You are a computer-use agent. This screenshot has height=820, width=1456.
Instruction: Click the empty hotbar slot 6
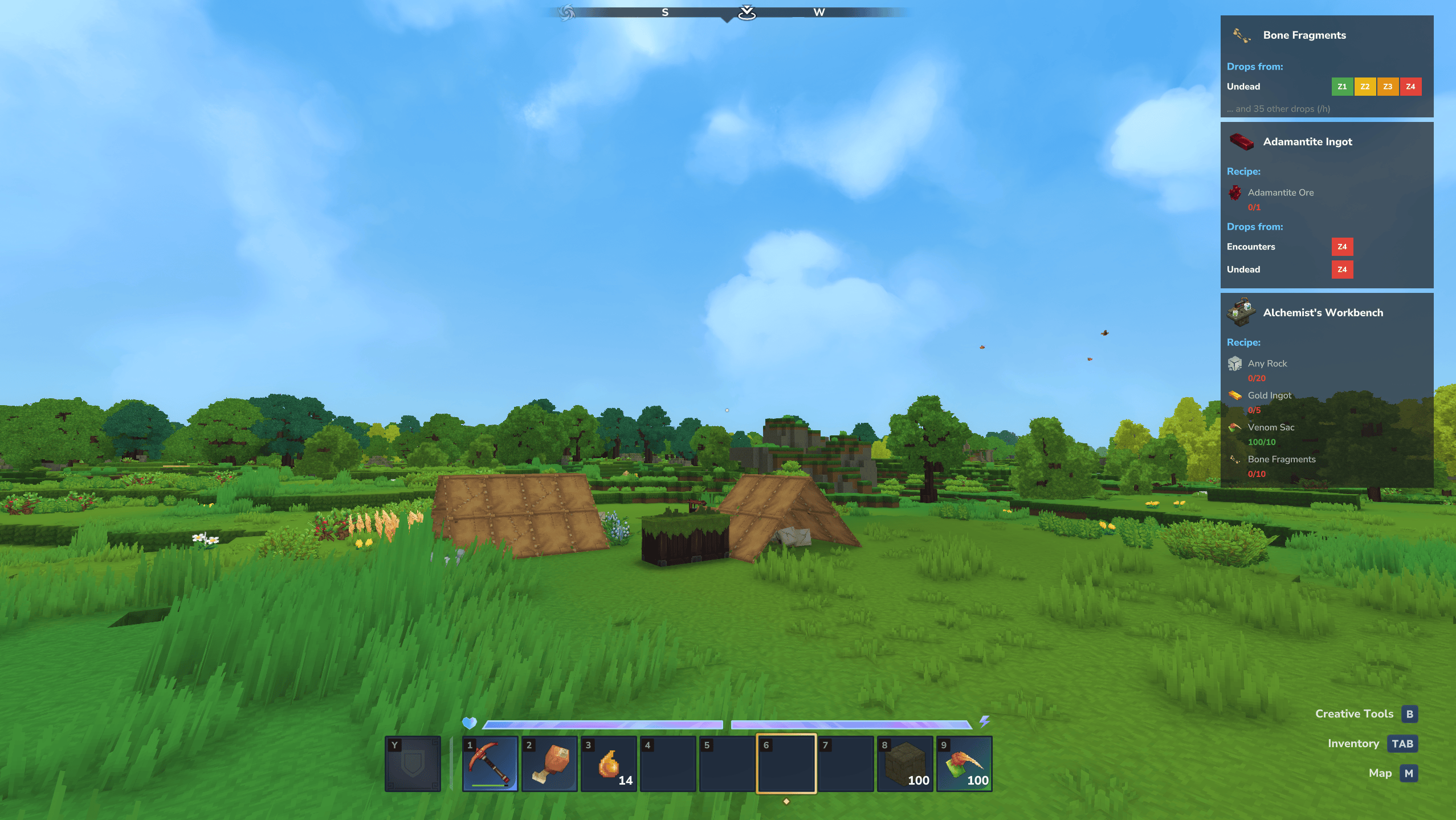[787, 764]
